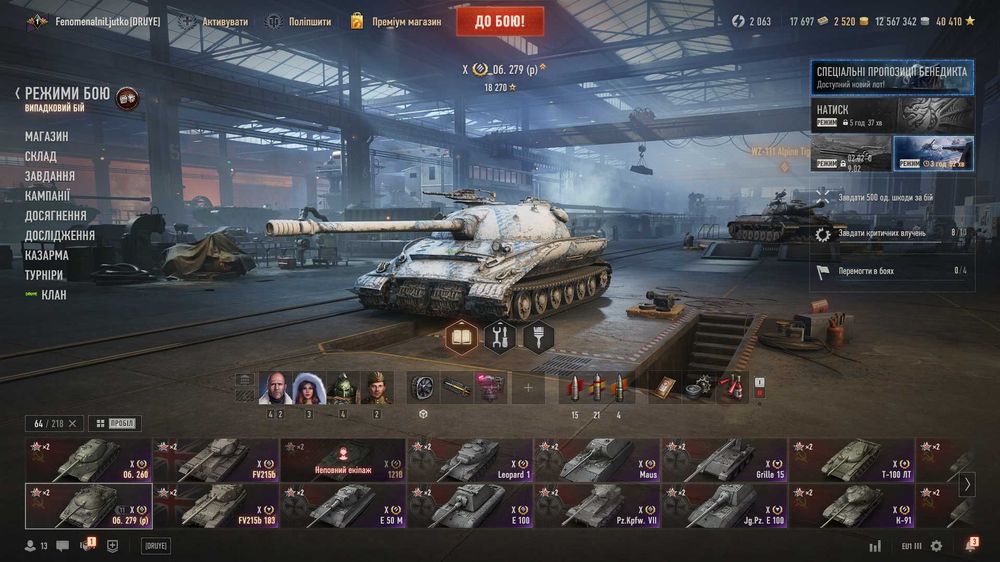Enter the КАЗАРМА section

(47, 255)
